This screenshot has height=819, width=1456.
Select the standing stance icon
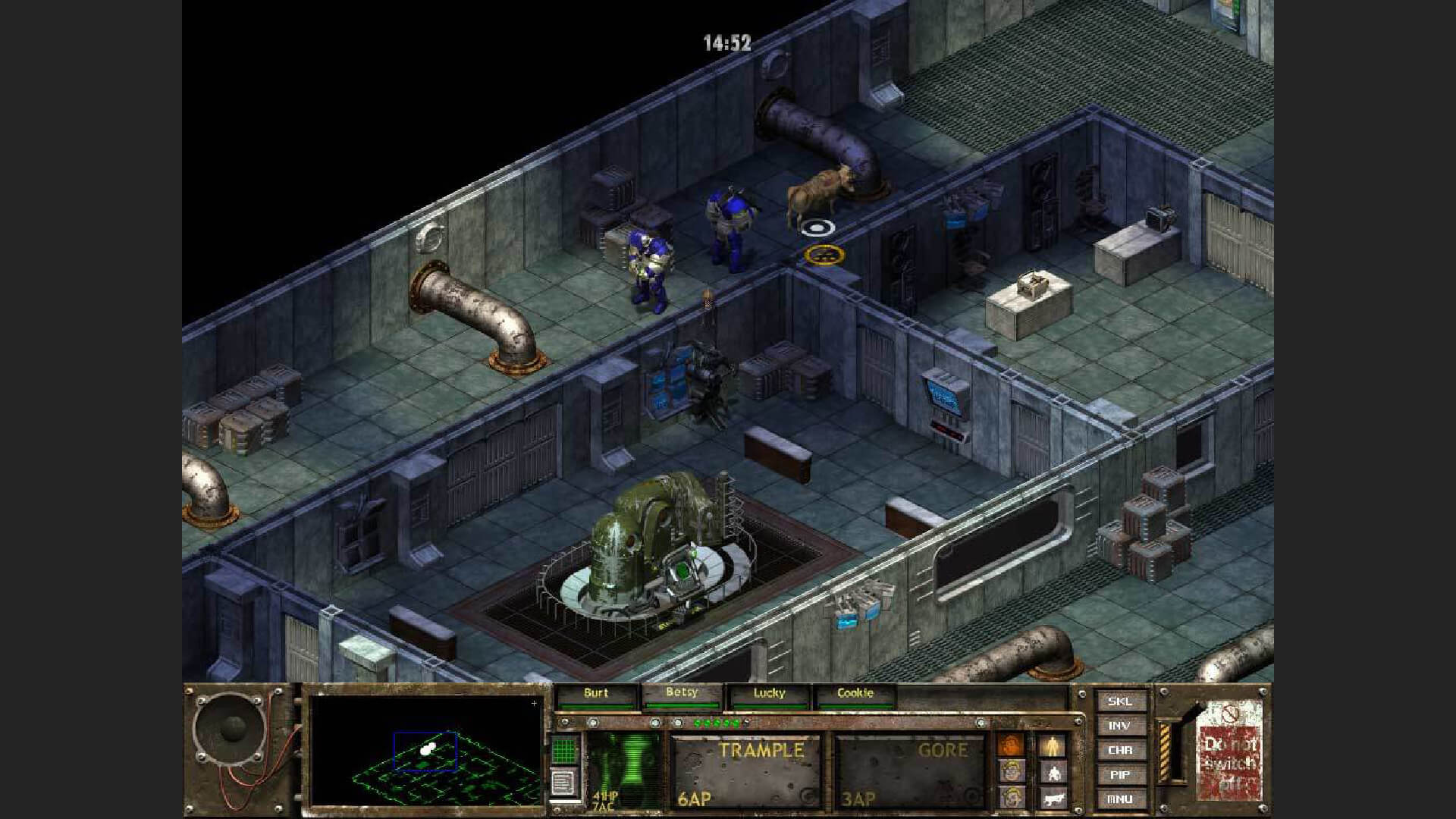point(1052,745)
